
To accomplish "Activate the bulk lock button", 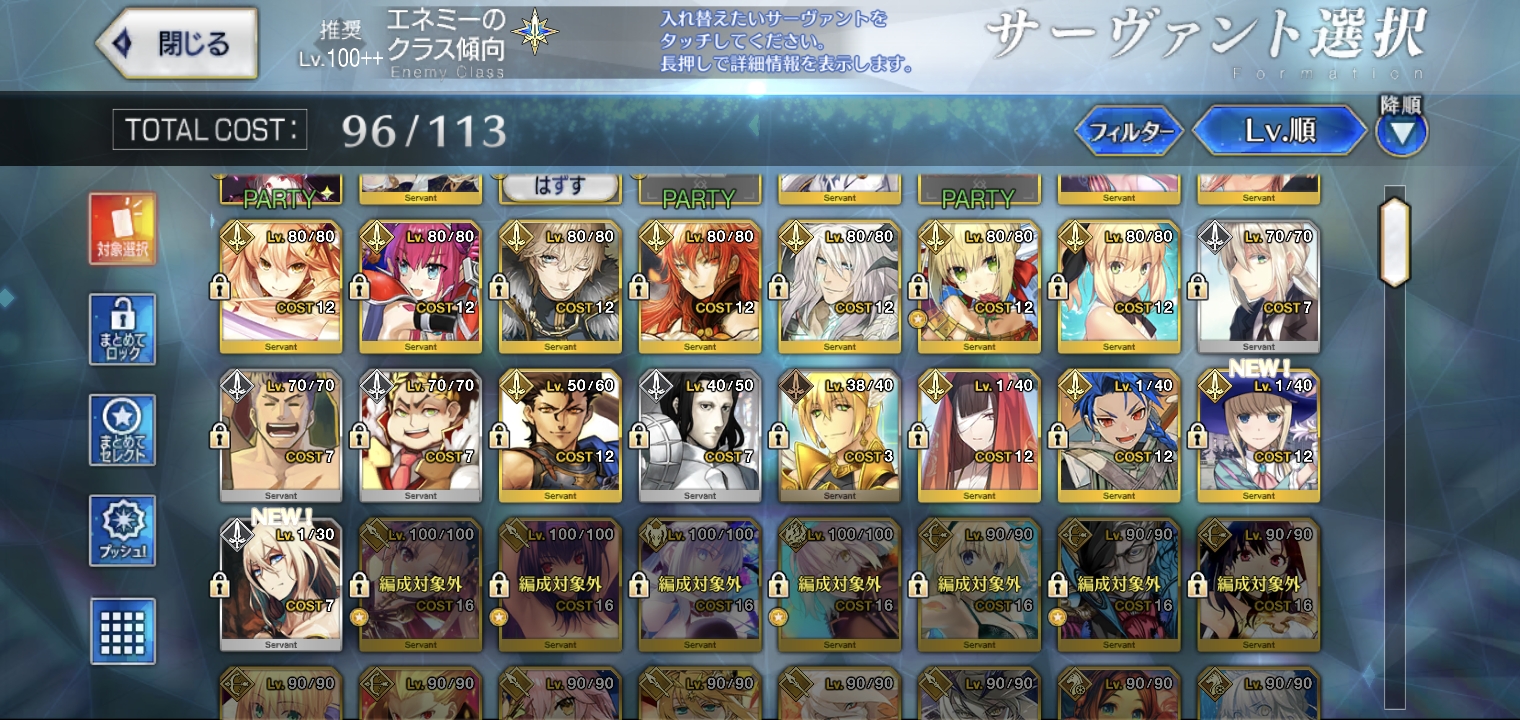I will pos(122,329).
